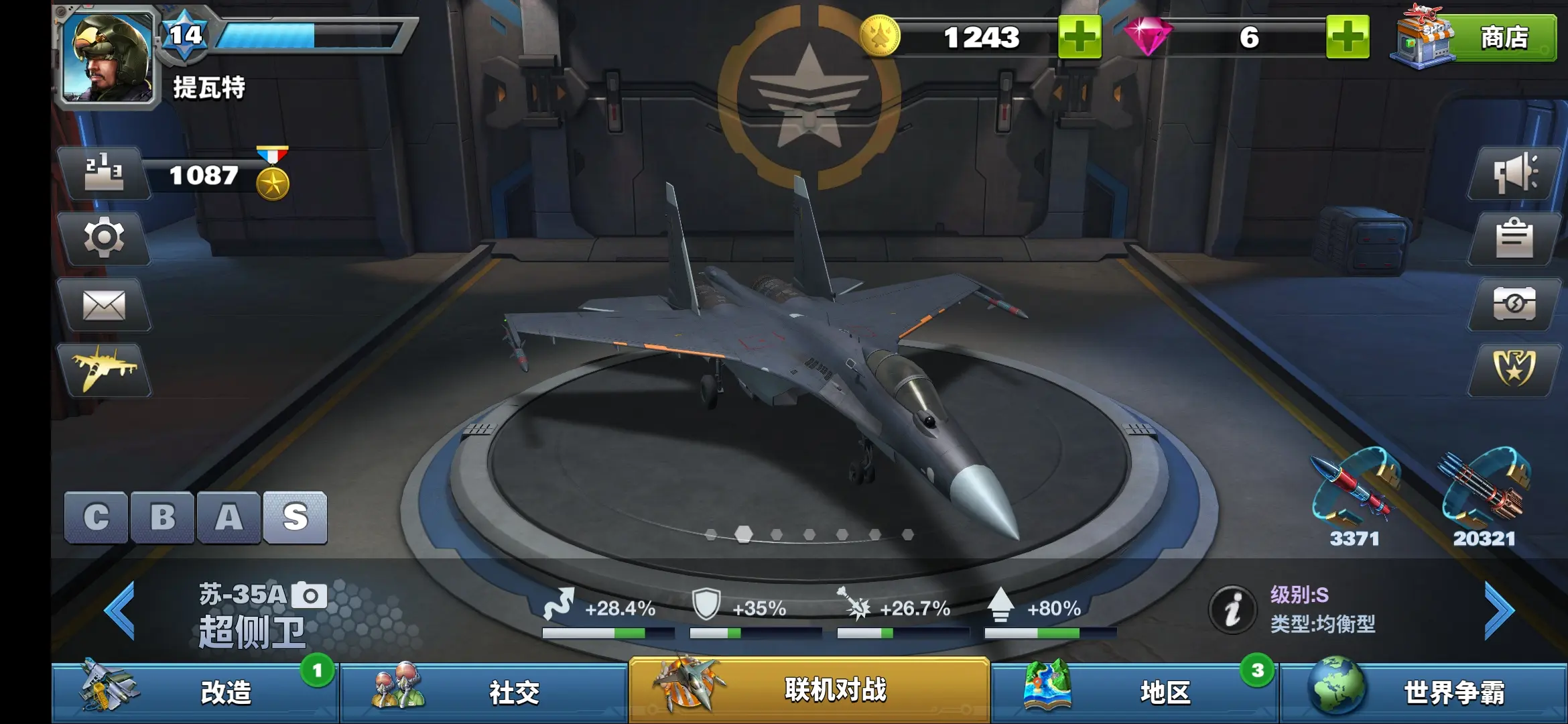Show the next aircraft with right arrow

point(1498,610)
